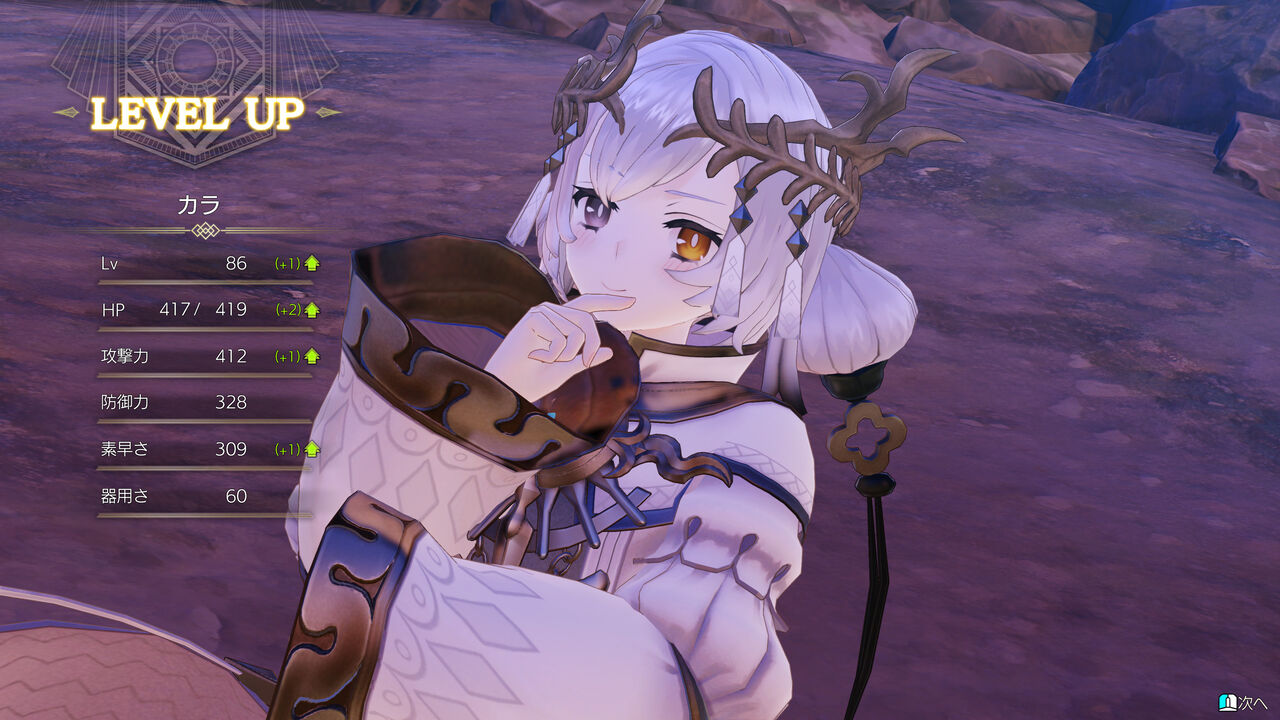Select the up arrow beside 攻撃力 stat
This screenshot has width=1280, height=720.
[311, 356]
